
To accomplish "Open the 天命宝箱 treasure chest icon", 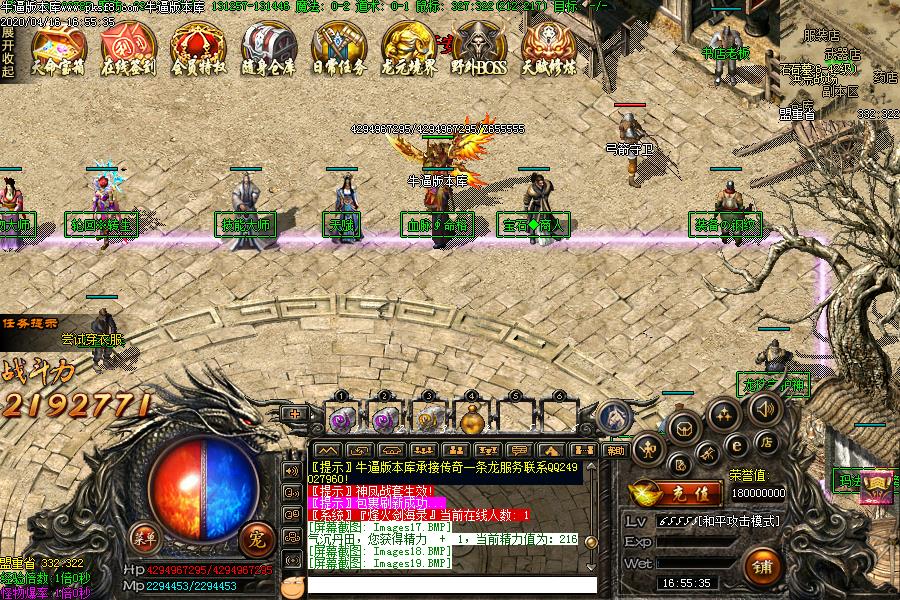I will point(57,48).
